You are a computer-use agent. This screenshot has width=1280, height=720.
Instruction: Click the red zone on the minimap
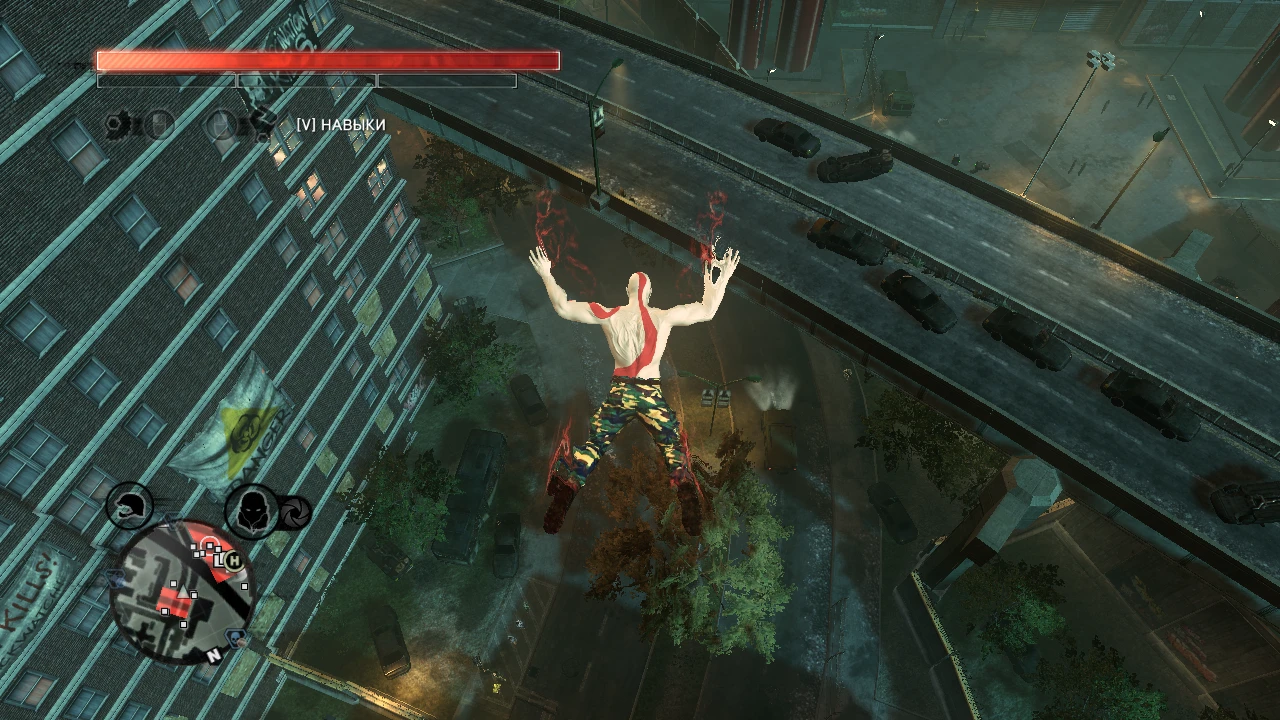pyautogui.click(x=175, y=602)
